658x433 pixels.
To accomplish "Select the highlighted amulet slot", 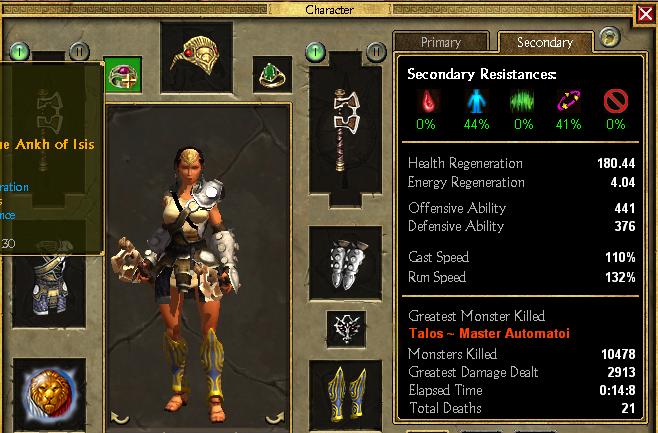I will coord(123,75).
